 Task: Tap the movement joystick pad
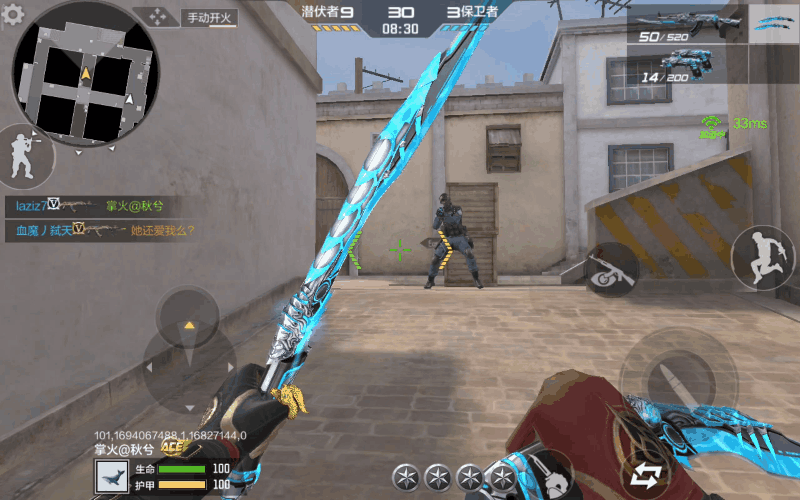[187, 355]
